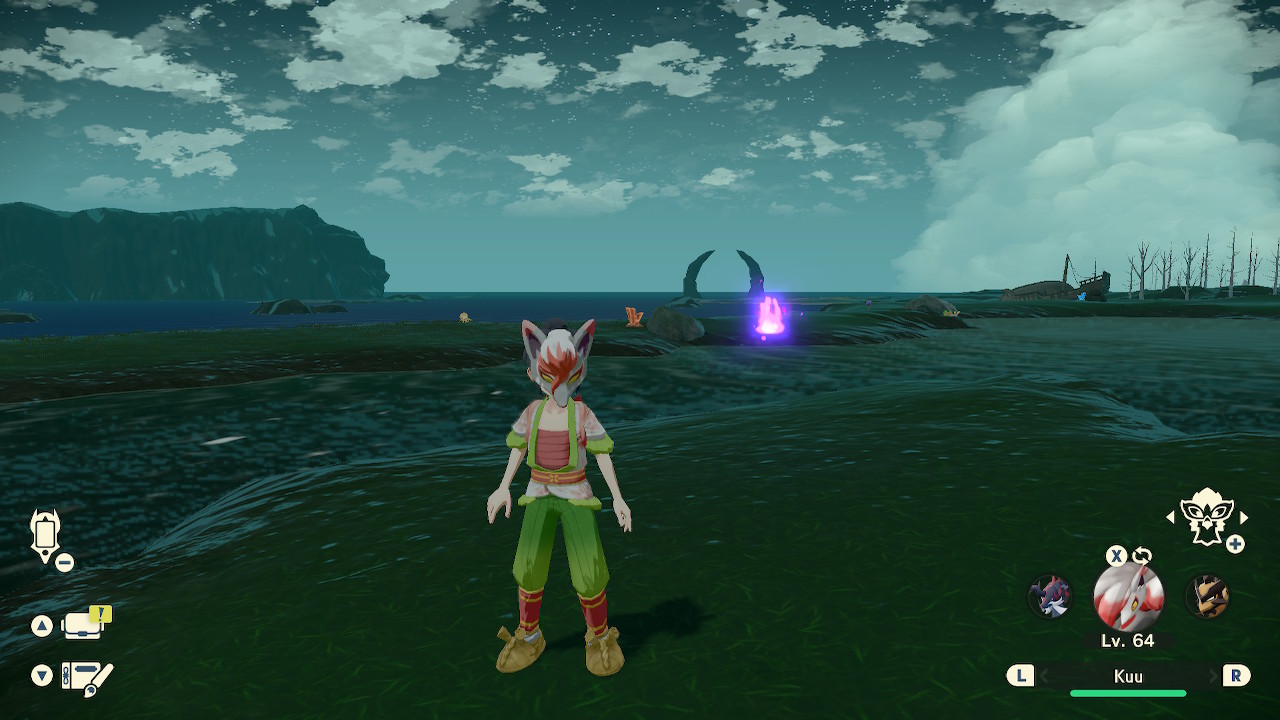Select the white-and-red Lv. 64 Pokémon portrait
Image resolution: width=1280 pixels, height=720 pixels.
coord(1128,597)
